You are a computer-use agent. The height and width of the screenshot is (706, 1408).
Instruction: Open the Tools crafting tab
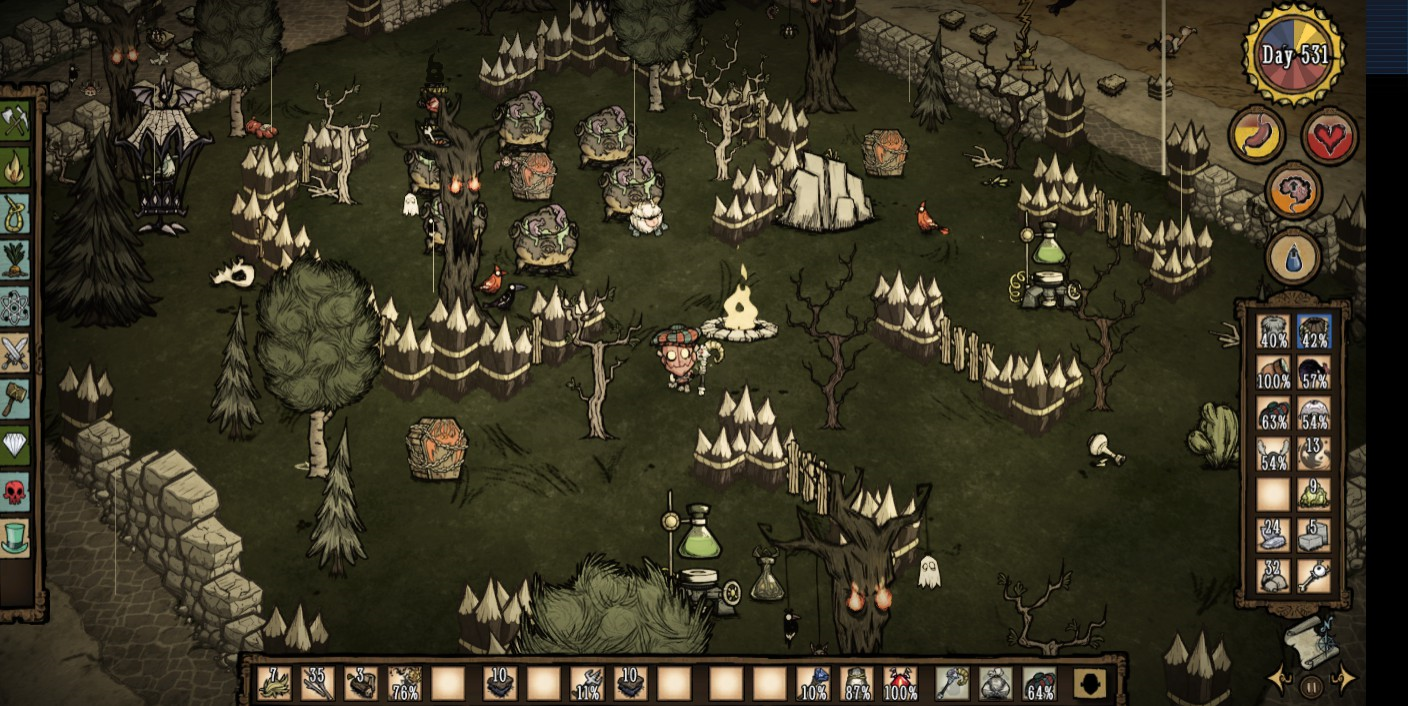point(15,121)
